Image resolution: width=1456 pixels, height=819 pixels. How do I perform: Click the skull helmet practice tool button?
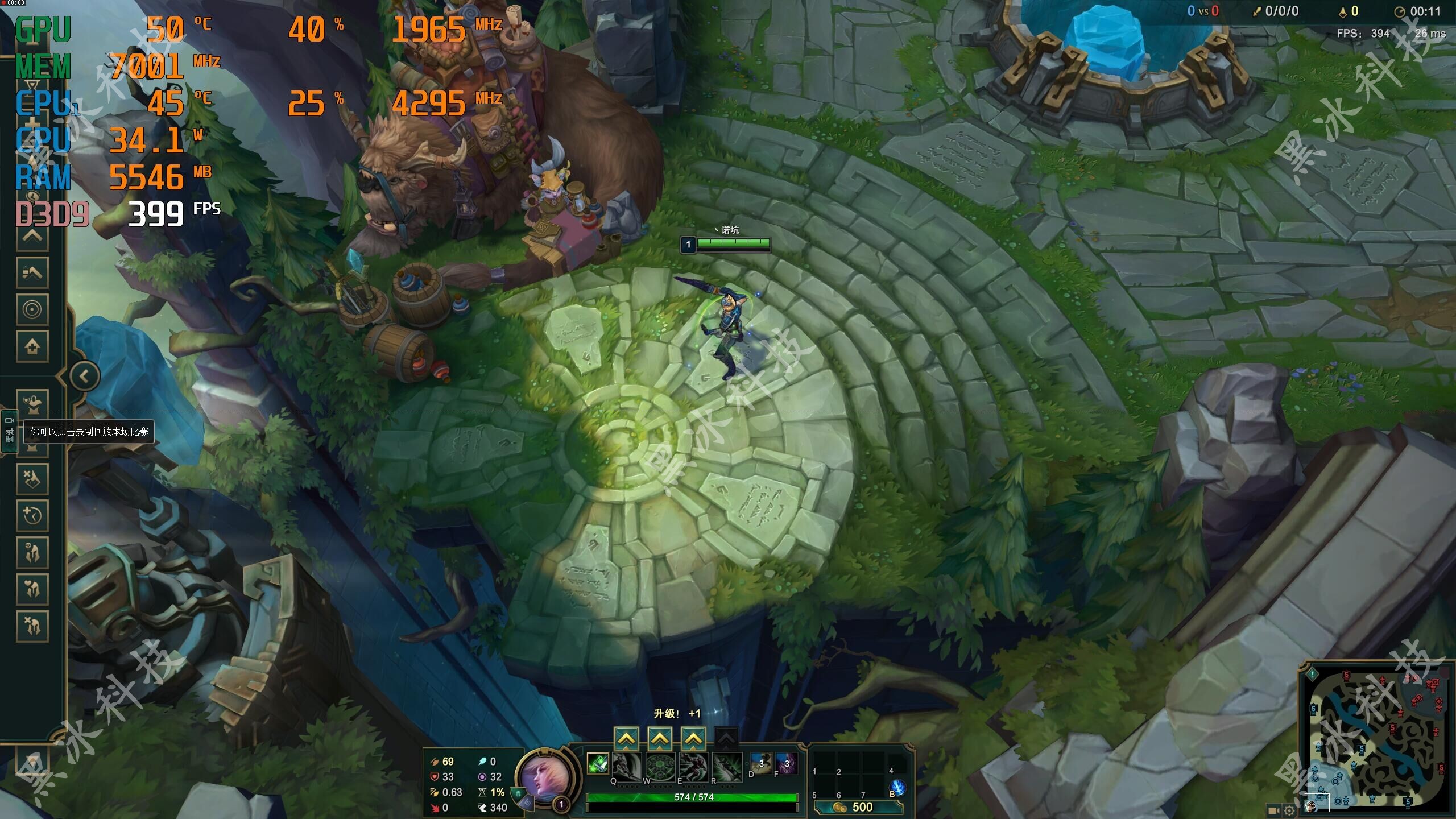[32, 552]
